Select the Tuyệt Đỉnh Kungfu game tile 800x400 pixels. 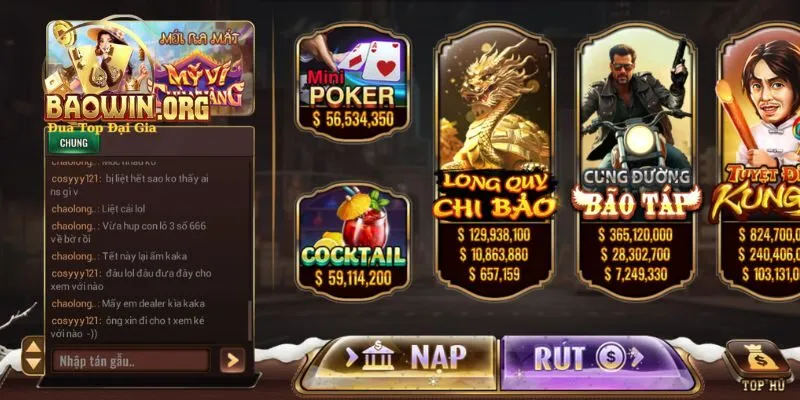click(758, 165)
